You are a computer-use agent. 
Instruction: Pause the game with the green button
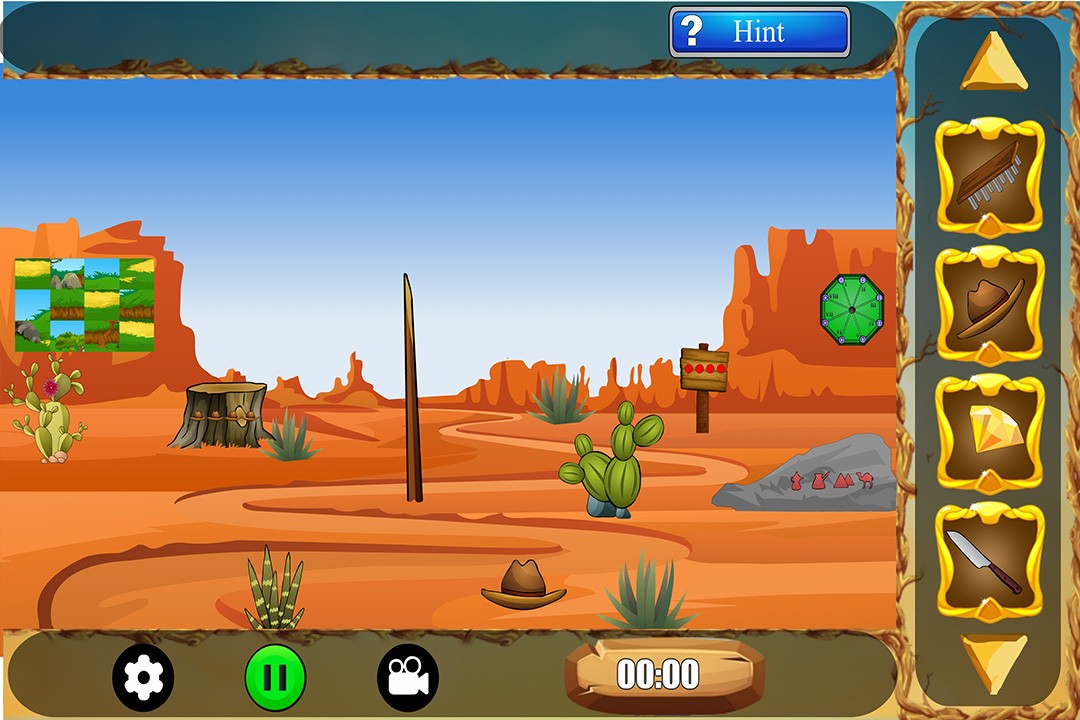[275, 677]
